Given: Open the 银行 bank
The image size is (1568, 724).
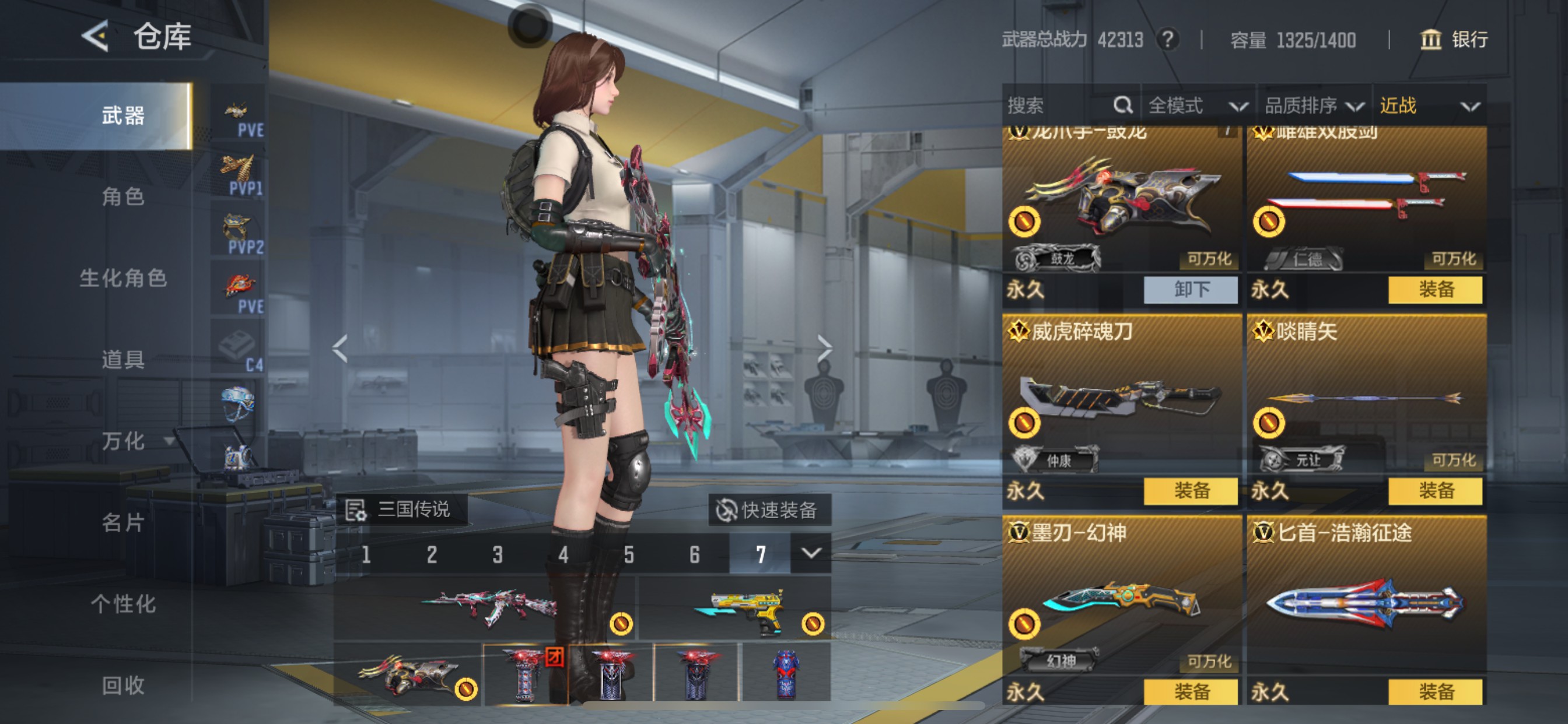Looking at the screenshot, I should tap(1455, 40).
